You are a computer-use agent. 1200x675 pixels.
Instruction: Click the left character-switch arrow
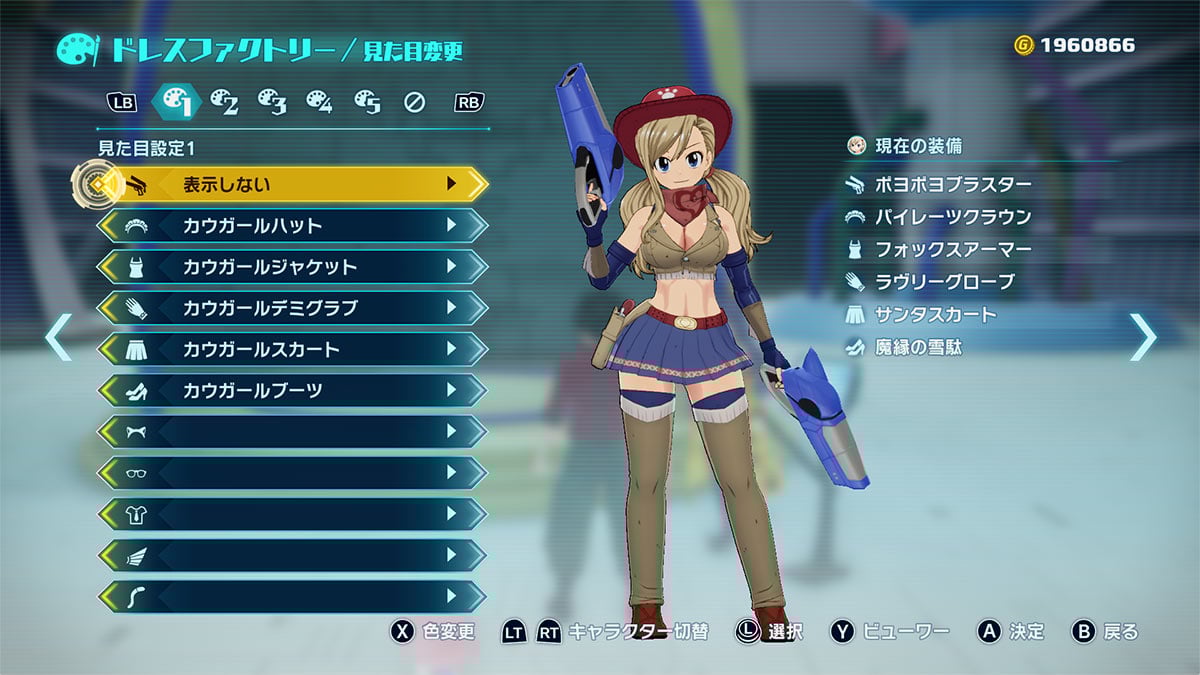pyautogui.click(x=58, y=337)
